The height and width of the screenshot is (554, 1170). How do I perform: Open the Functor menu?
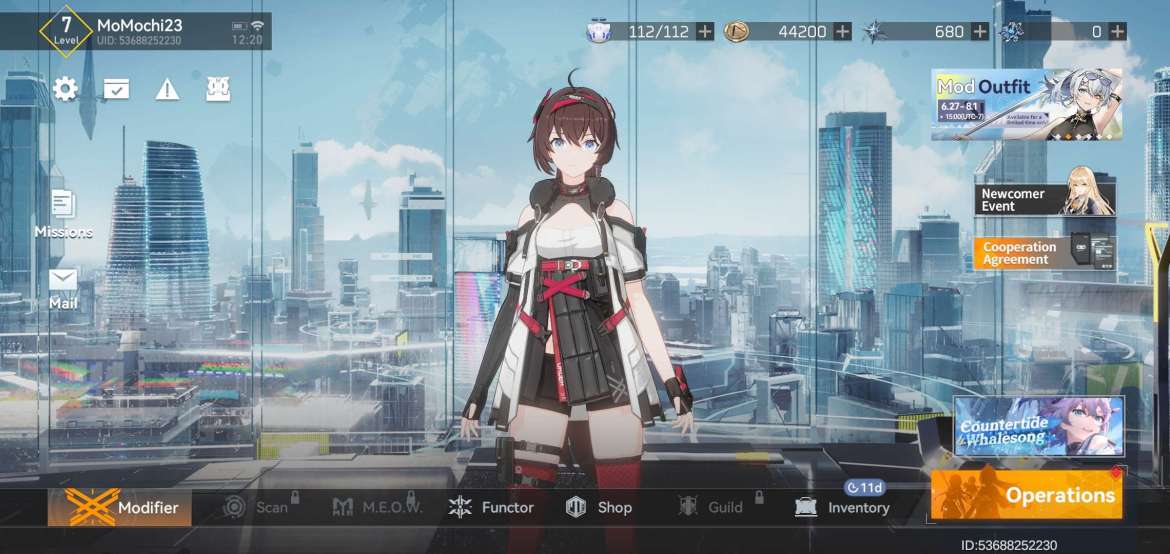tap(491, 507)
